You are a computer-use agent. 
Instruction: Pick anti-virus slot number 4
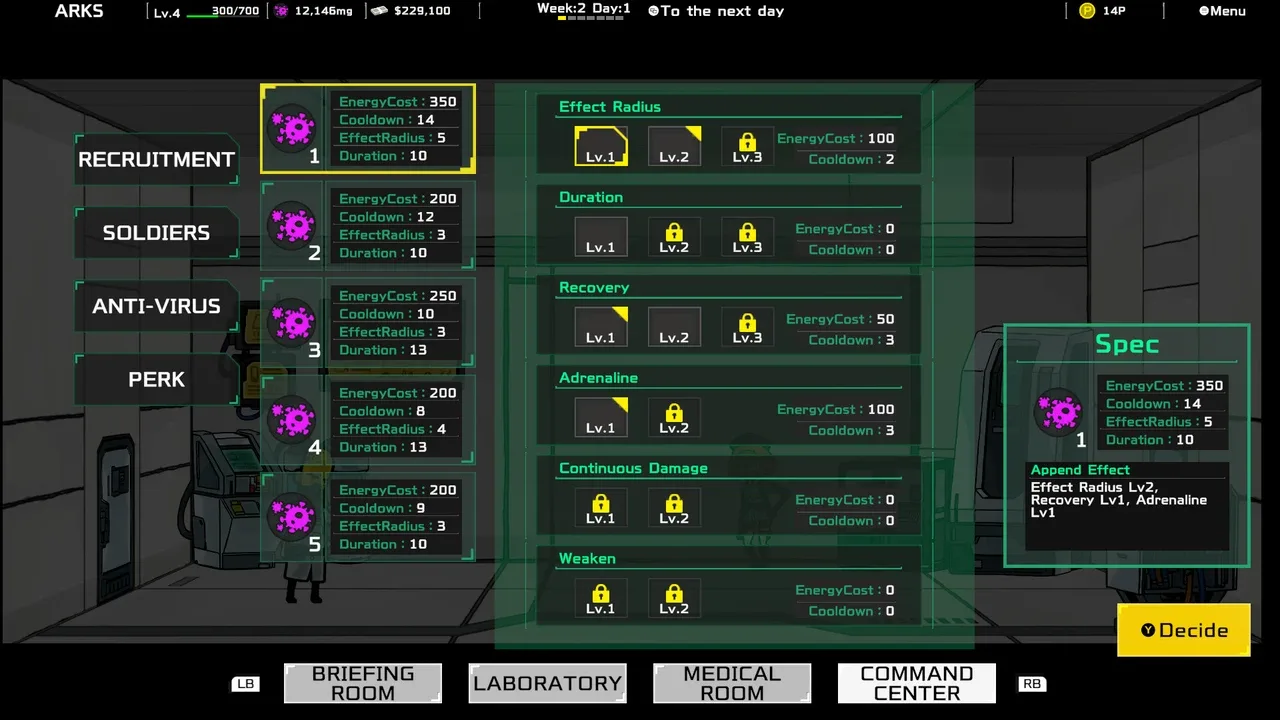click(367, 419)
